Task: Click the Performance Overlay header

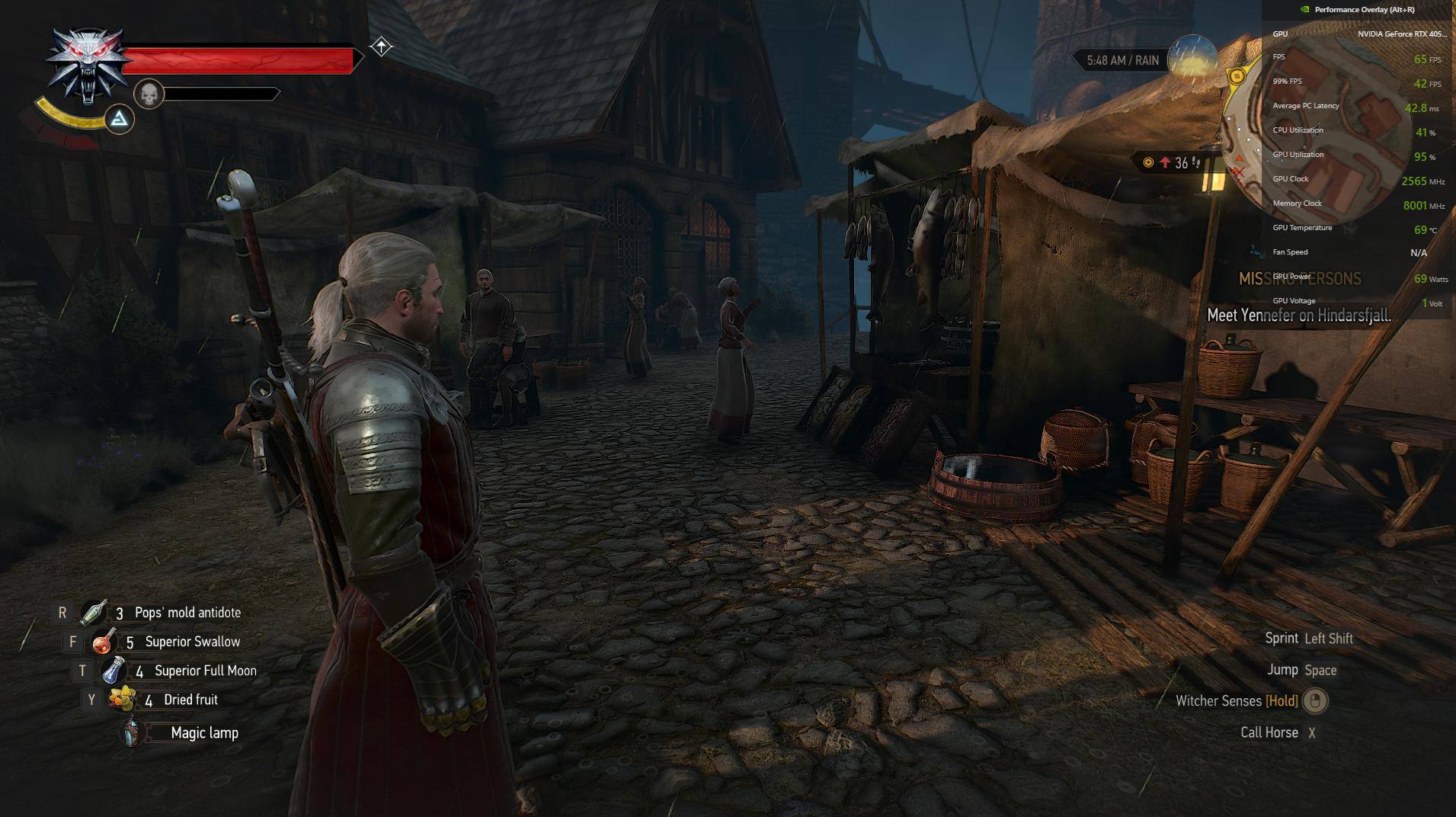Action: coord(1364,10)
